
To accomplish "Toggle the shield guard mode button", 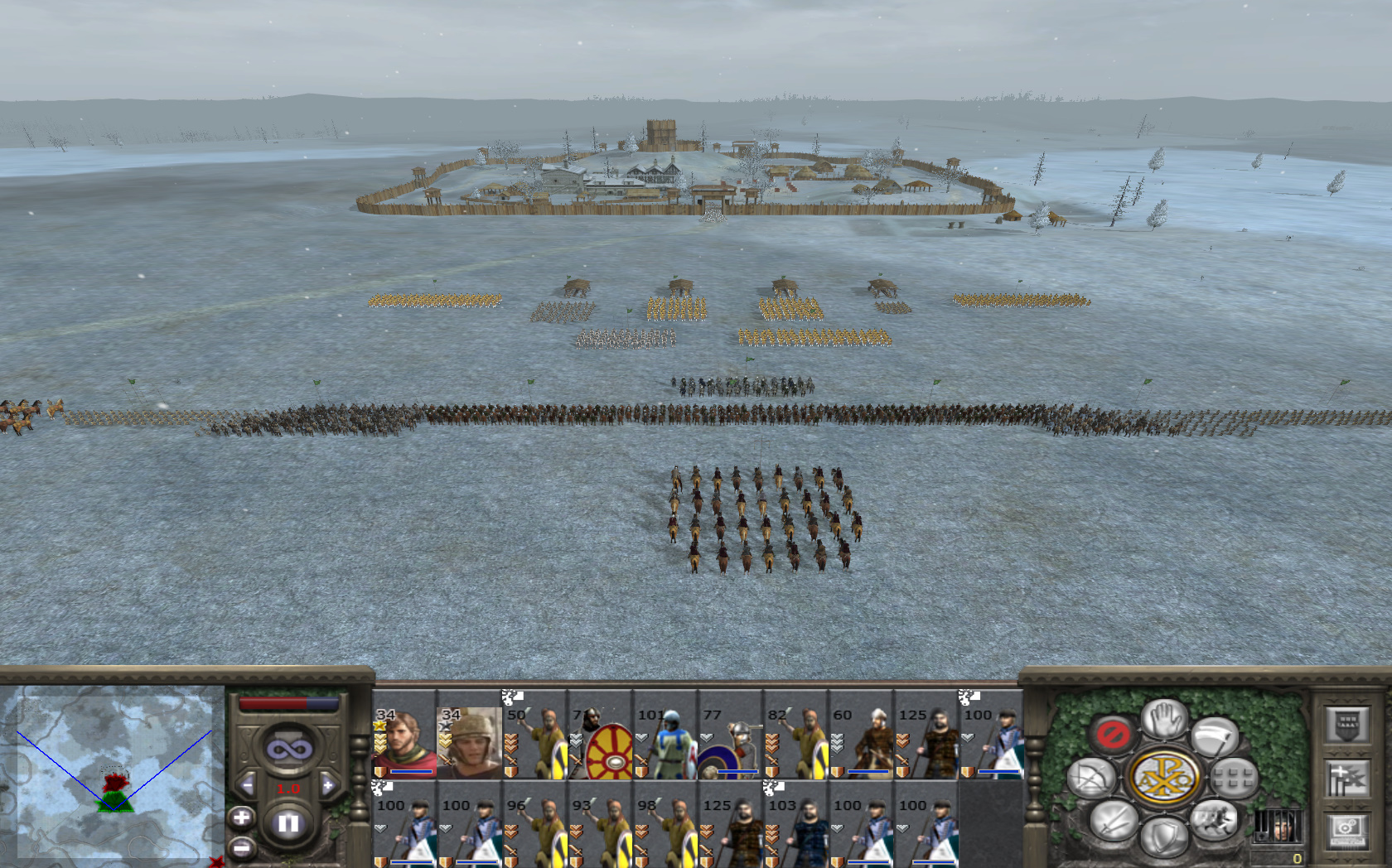I will tap(1163, 835).
